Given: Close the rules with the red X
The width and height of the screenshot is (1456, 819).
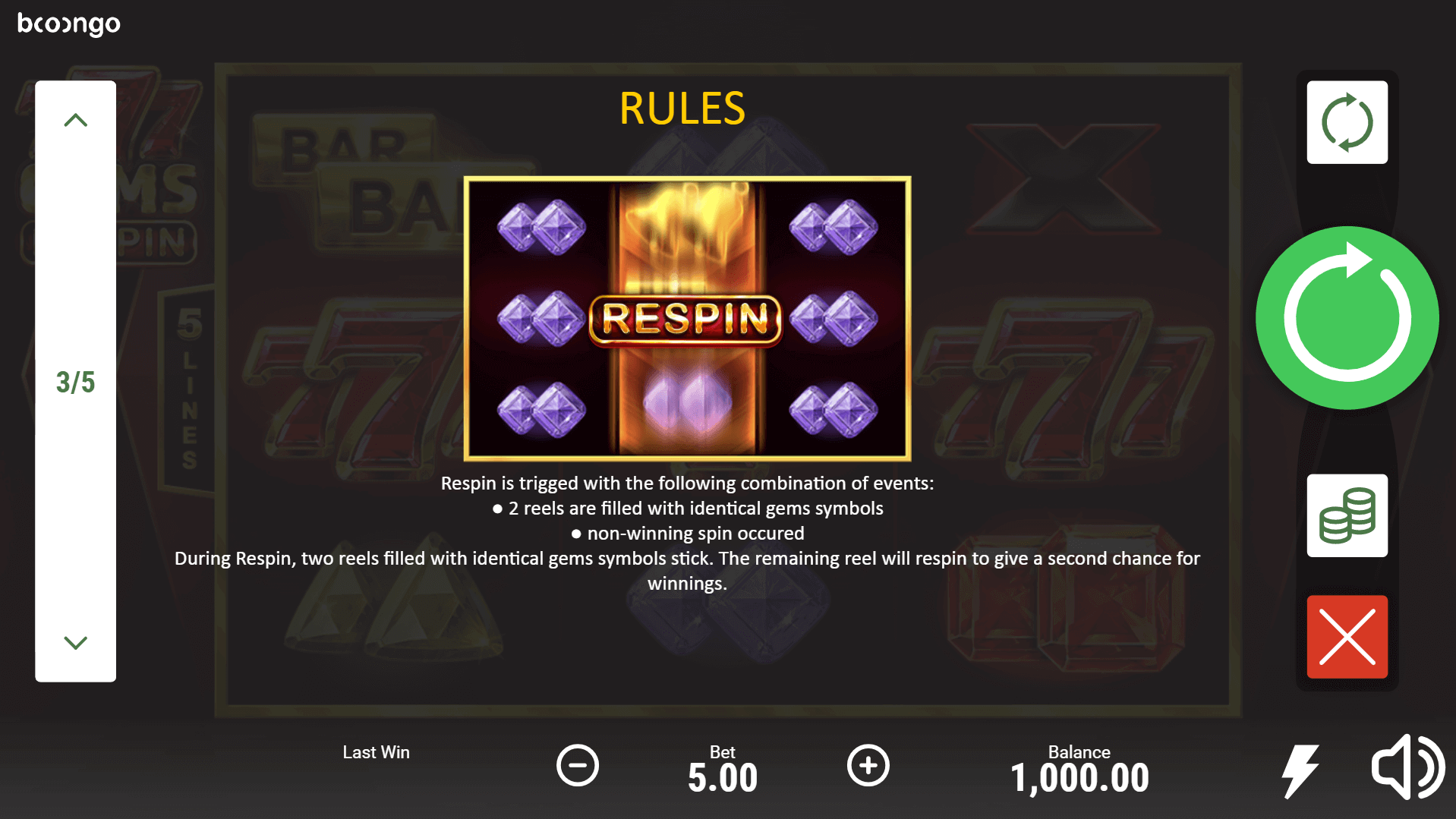Looking at the screenshot, I should click(1347, 637).
